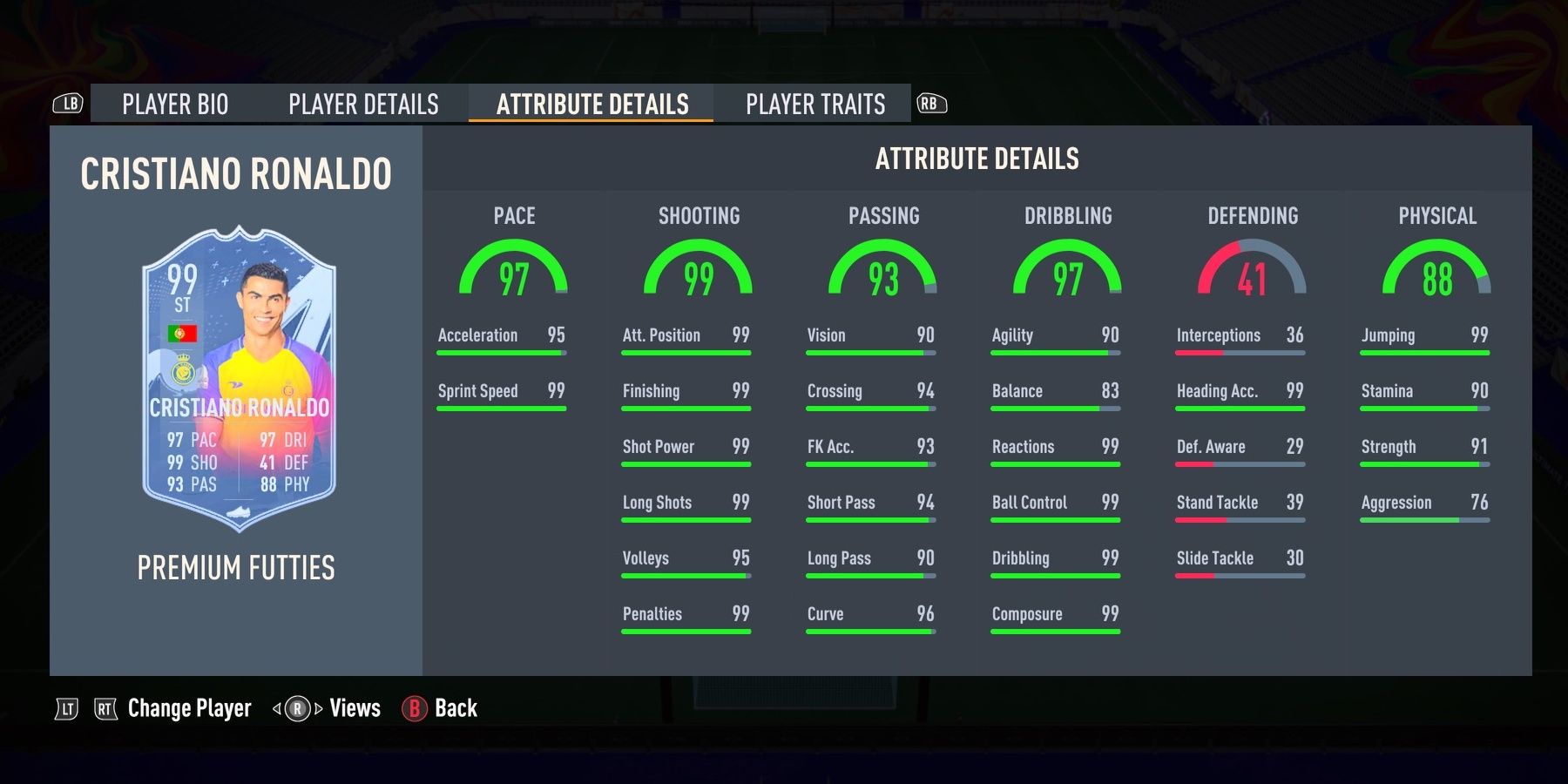The image size is (1568, 784).
Task: Click the boot icon on the player card
Action: (240, 511)
